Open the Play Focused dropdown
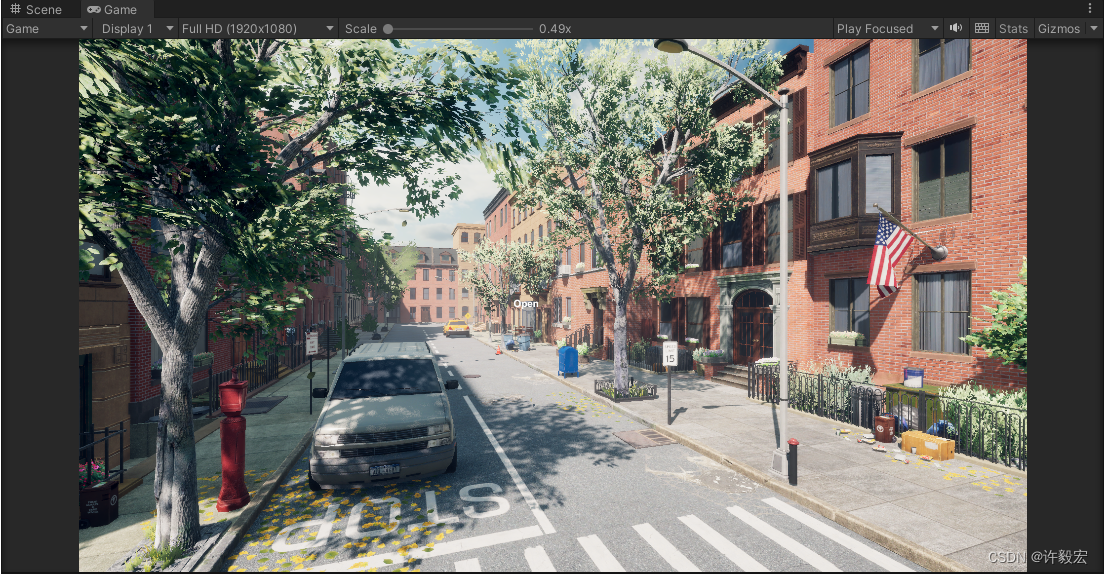 pos(887,29)
